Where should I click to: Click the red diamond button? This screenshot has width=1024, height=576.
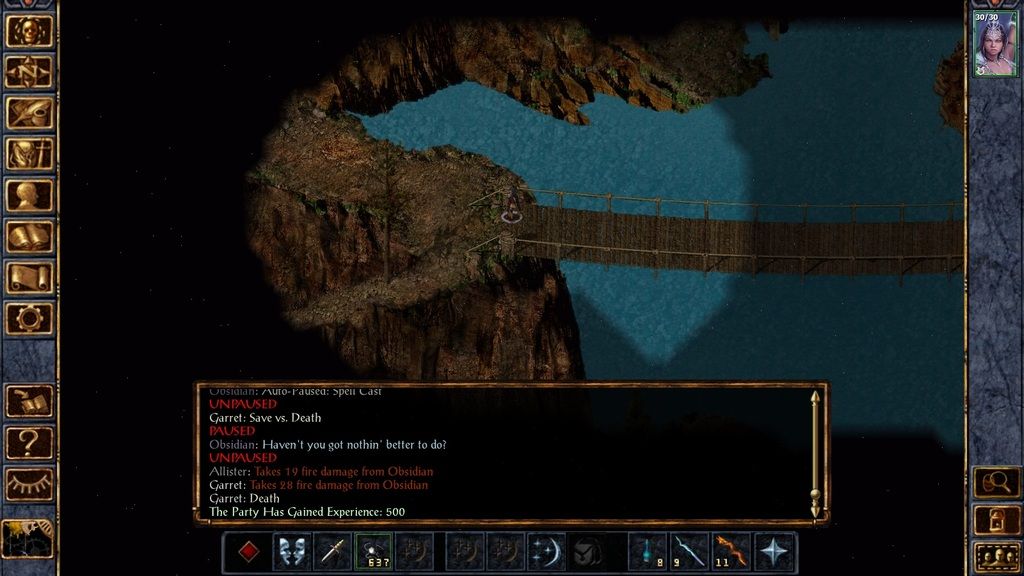coord(247,552)
